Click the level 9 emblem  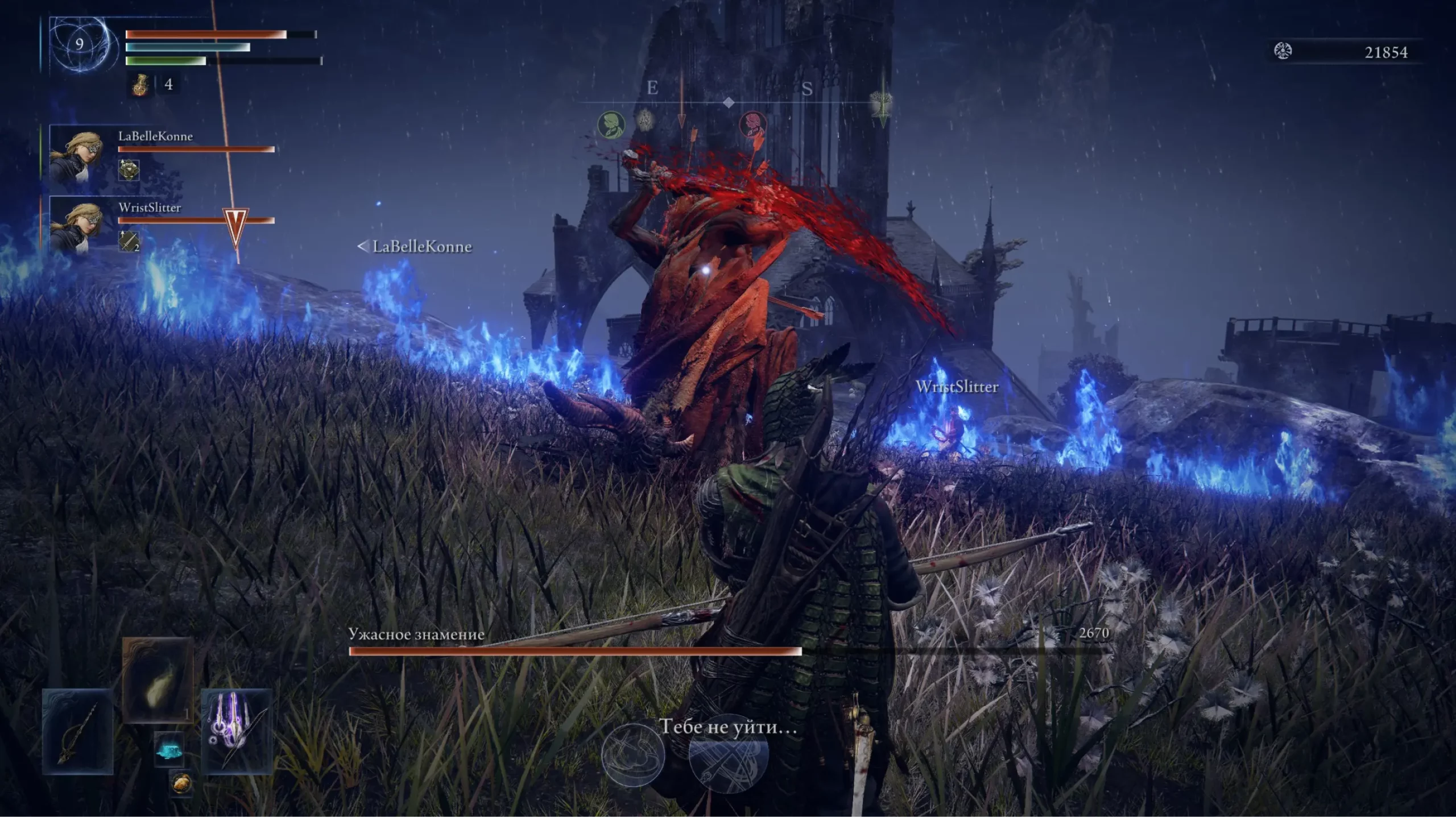pos(80,44)
